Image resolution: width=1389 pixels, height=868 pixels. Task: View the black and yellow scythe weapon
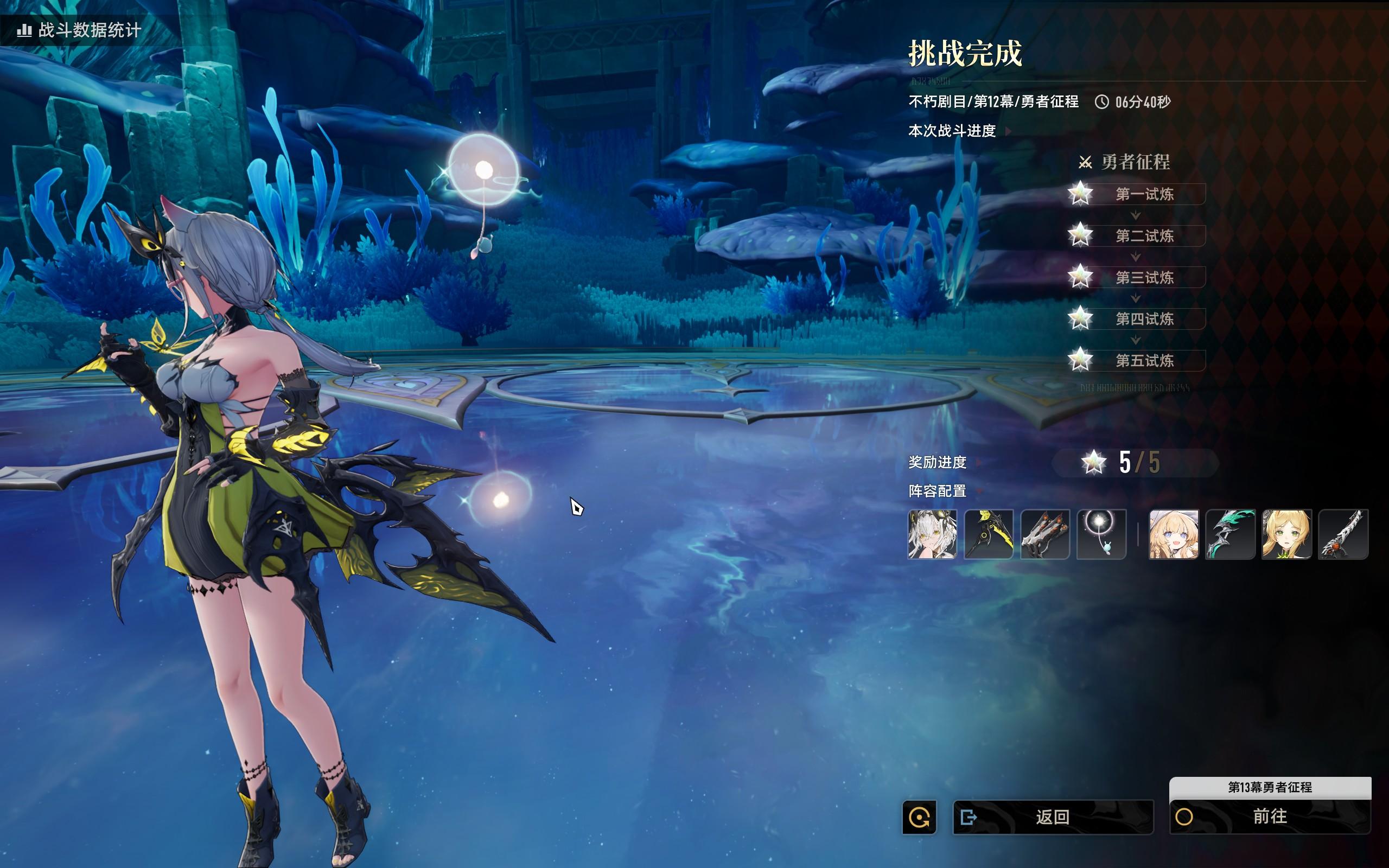coord(989,534)
